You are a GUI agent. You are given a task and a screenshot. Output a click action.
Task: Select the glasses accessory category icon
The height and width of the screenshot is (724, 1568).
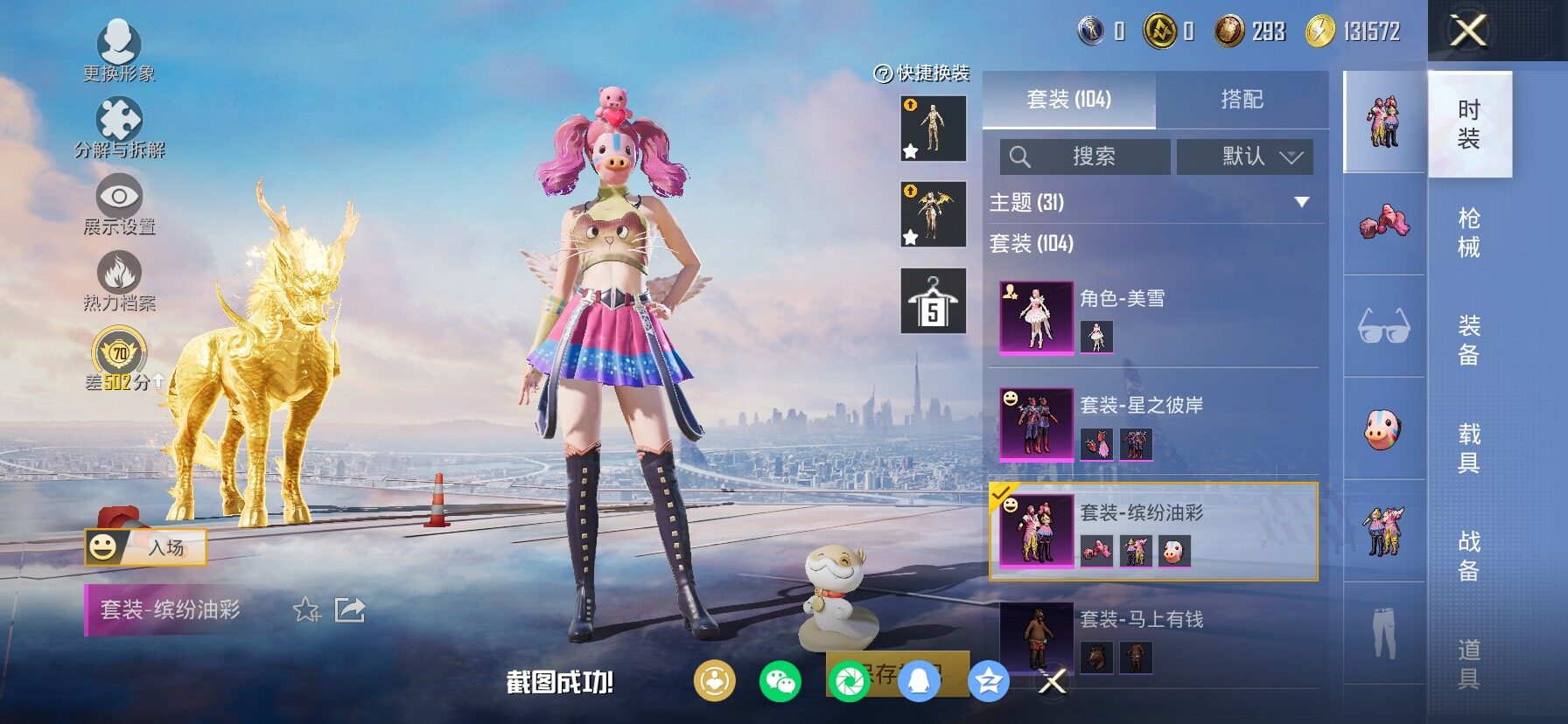pyautogui.click(x=1383, y=326)
